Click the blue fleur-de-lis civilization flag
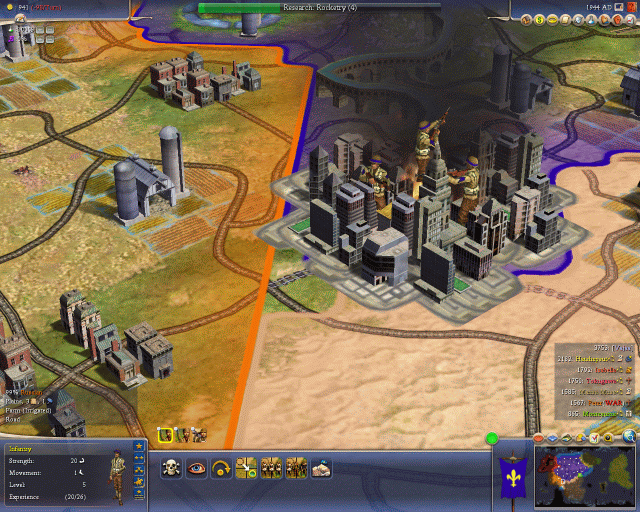 (x=510, y=468)
